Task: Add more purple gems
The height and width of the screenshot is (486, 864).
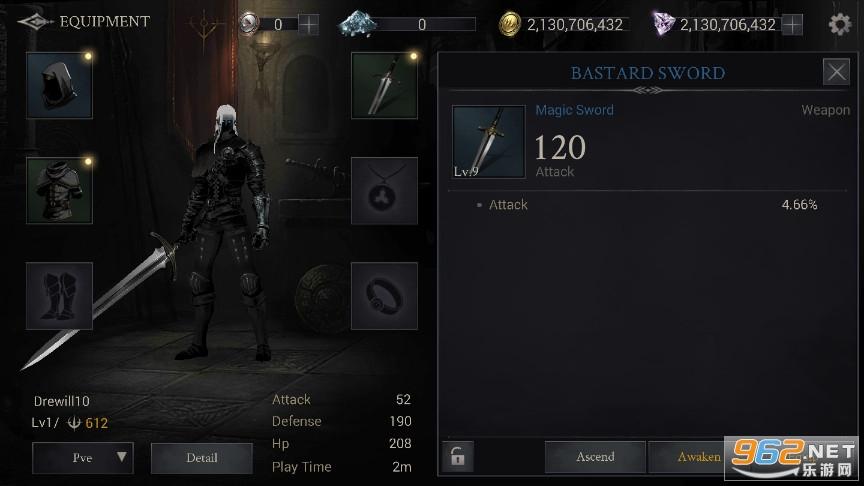Action: 792,24
